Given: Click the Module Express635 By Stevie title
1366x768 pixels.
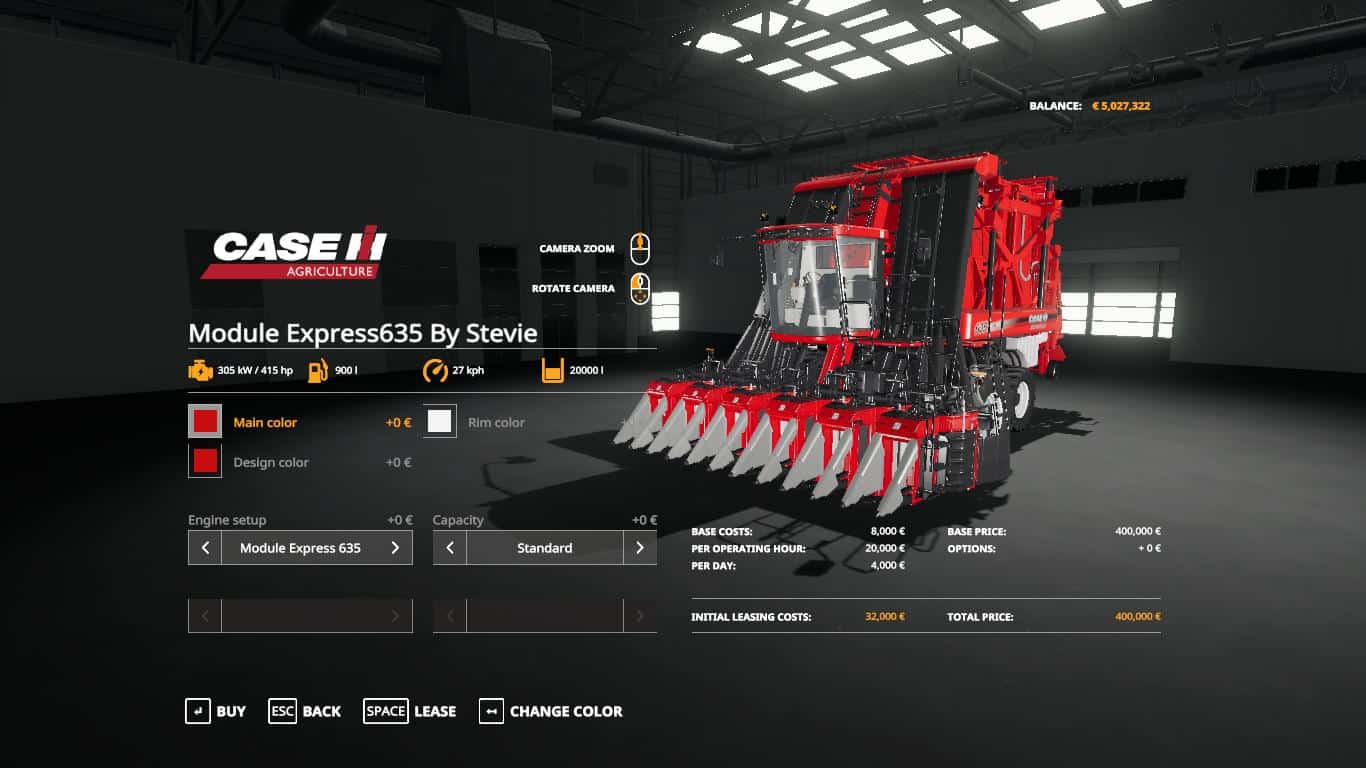Looking at the screenshot, I should click(364, 333).
